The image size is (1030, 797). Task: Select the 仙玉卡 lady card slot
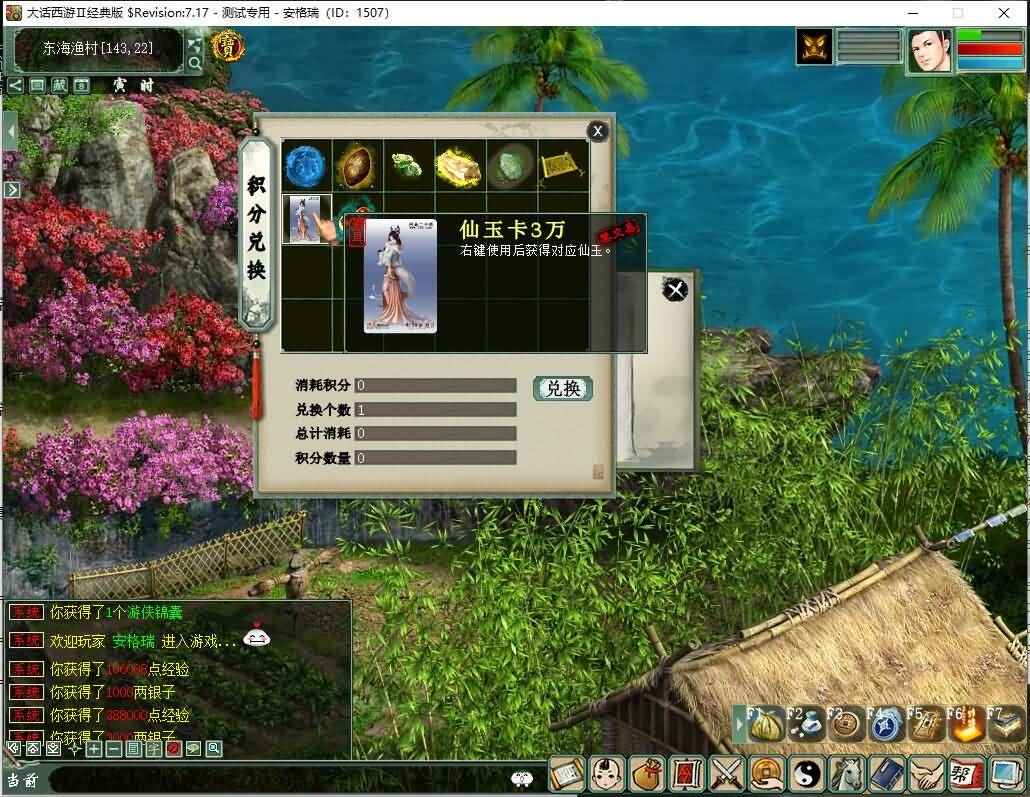(x=304, y=217)
